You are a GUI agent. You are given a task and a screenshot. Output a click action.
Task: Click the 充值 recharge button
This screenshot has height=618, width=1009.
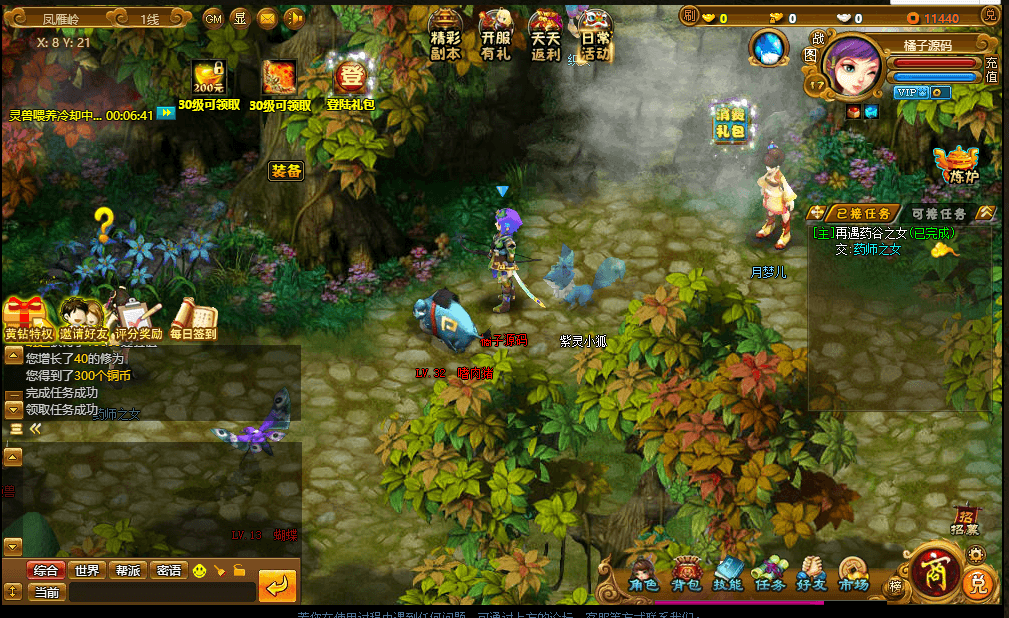pos(991,70)
